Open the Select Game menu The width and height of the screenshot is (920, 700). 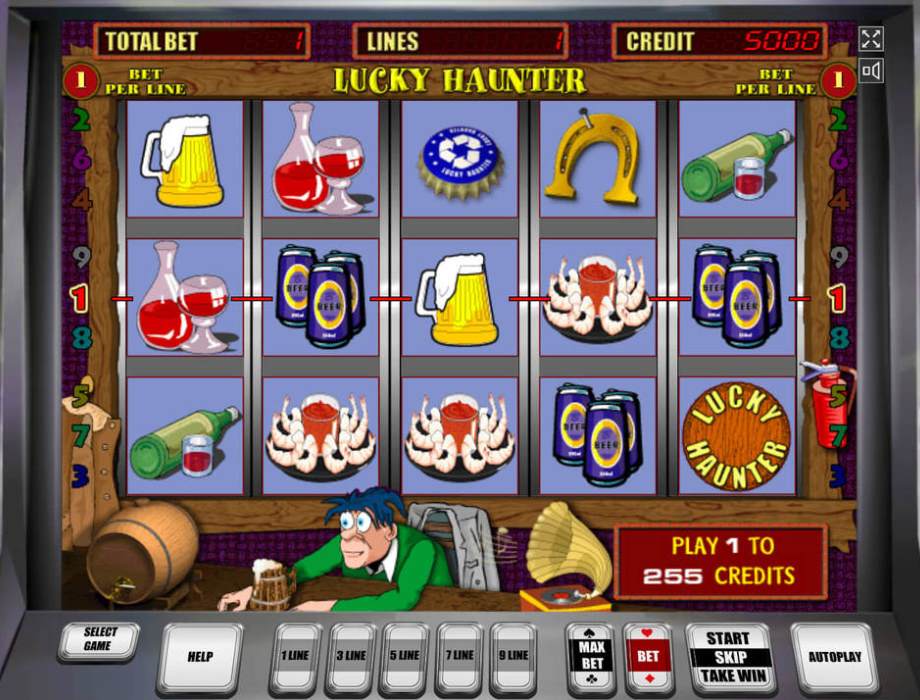98,640
